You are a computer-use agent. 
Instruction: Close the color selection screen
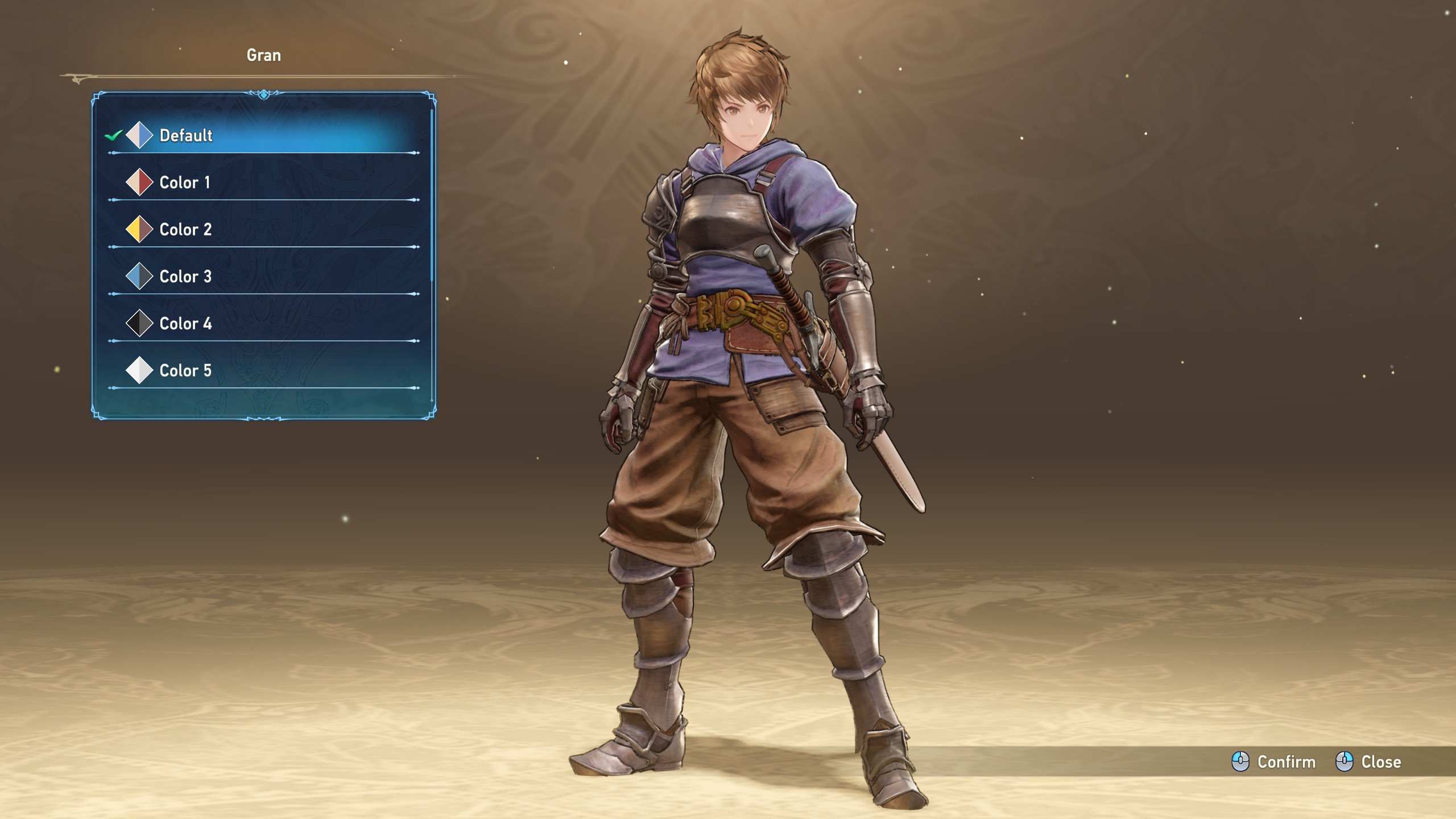[x=1368, y=762]
